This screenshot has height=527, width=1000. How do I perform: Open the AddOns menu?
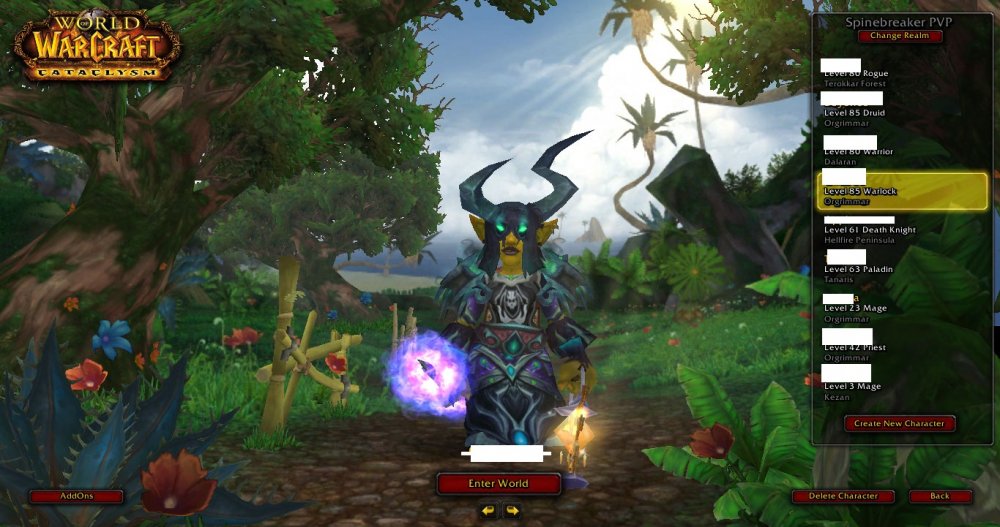click(x=76, y=496)
